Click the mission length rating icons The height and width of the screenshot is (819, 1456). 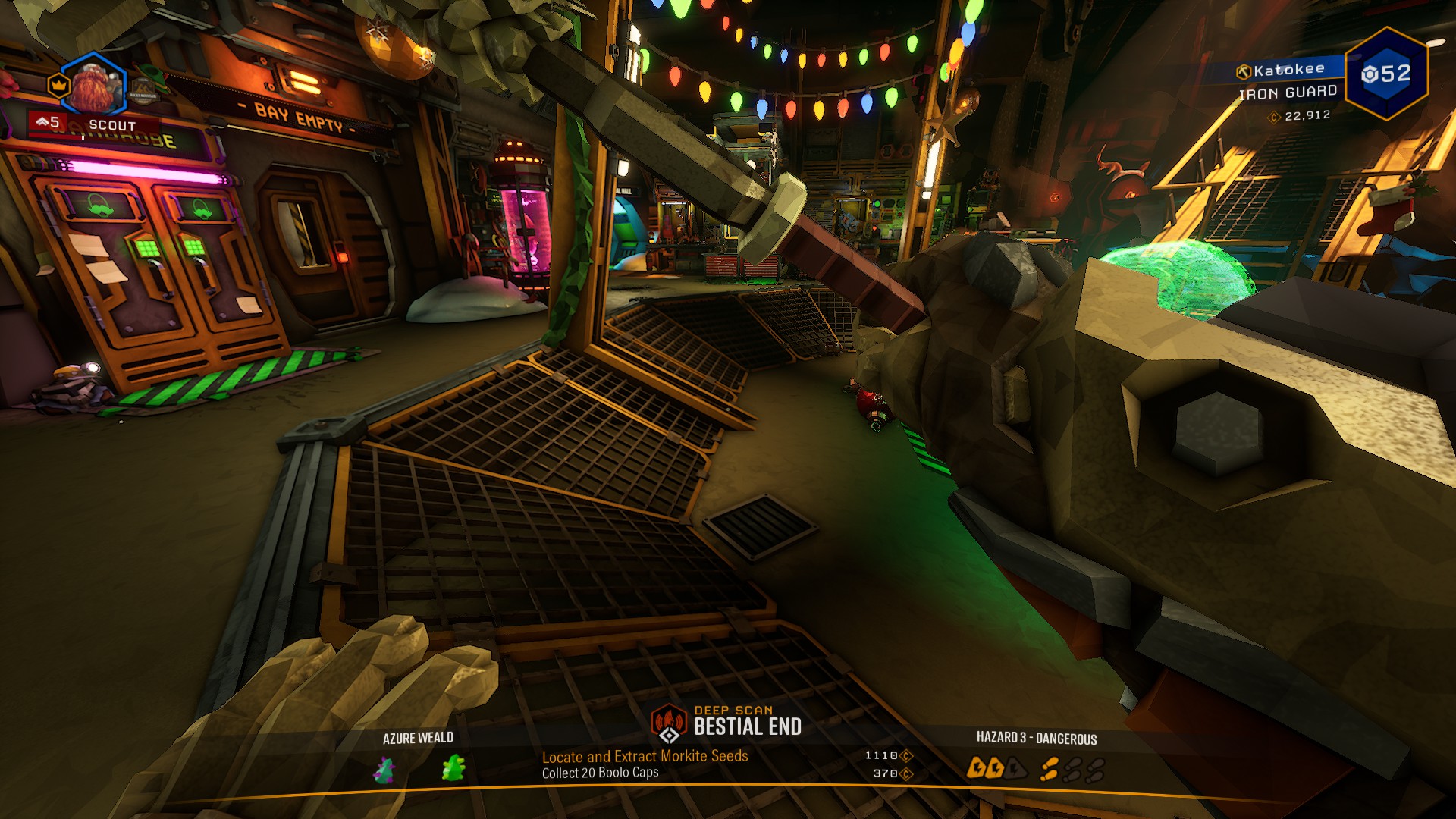pyautogui.click(x=1072, y=770)
